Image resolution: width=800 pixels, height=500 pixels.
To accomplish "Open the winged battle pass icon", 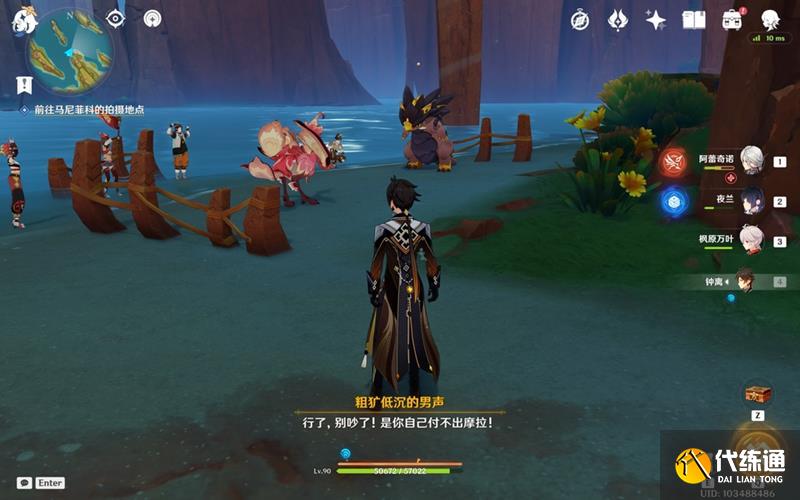I will point(618,20).
